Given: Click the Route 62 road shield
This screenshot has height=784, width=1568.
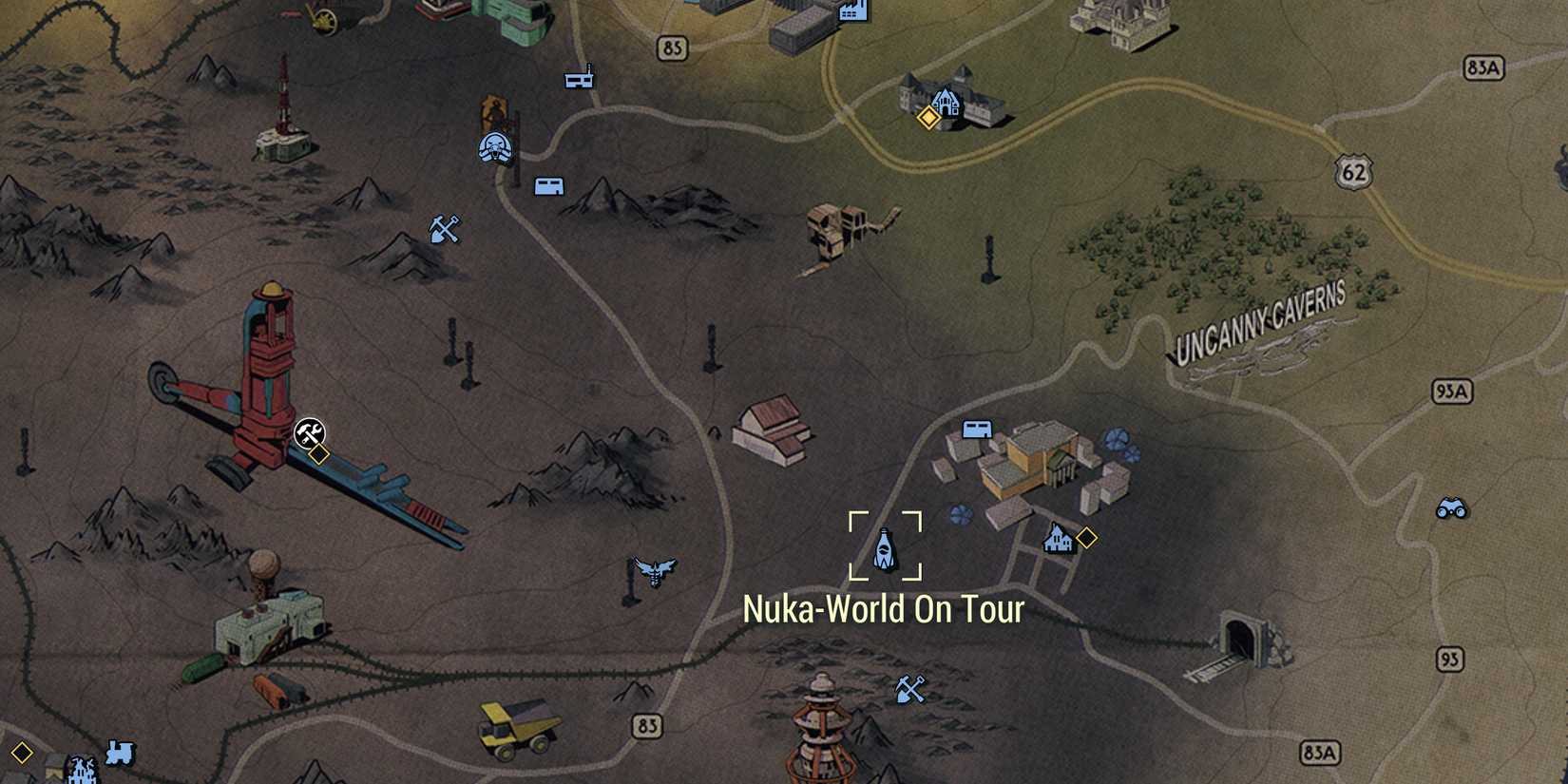Looking at the screenshot, I should (x=1352, y=171).
